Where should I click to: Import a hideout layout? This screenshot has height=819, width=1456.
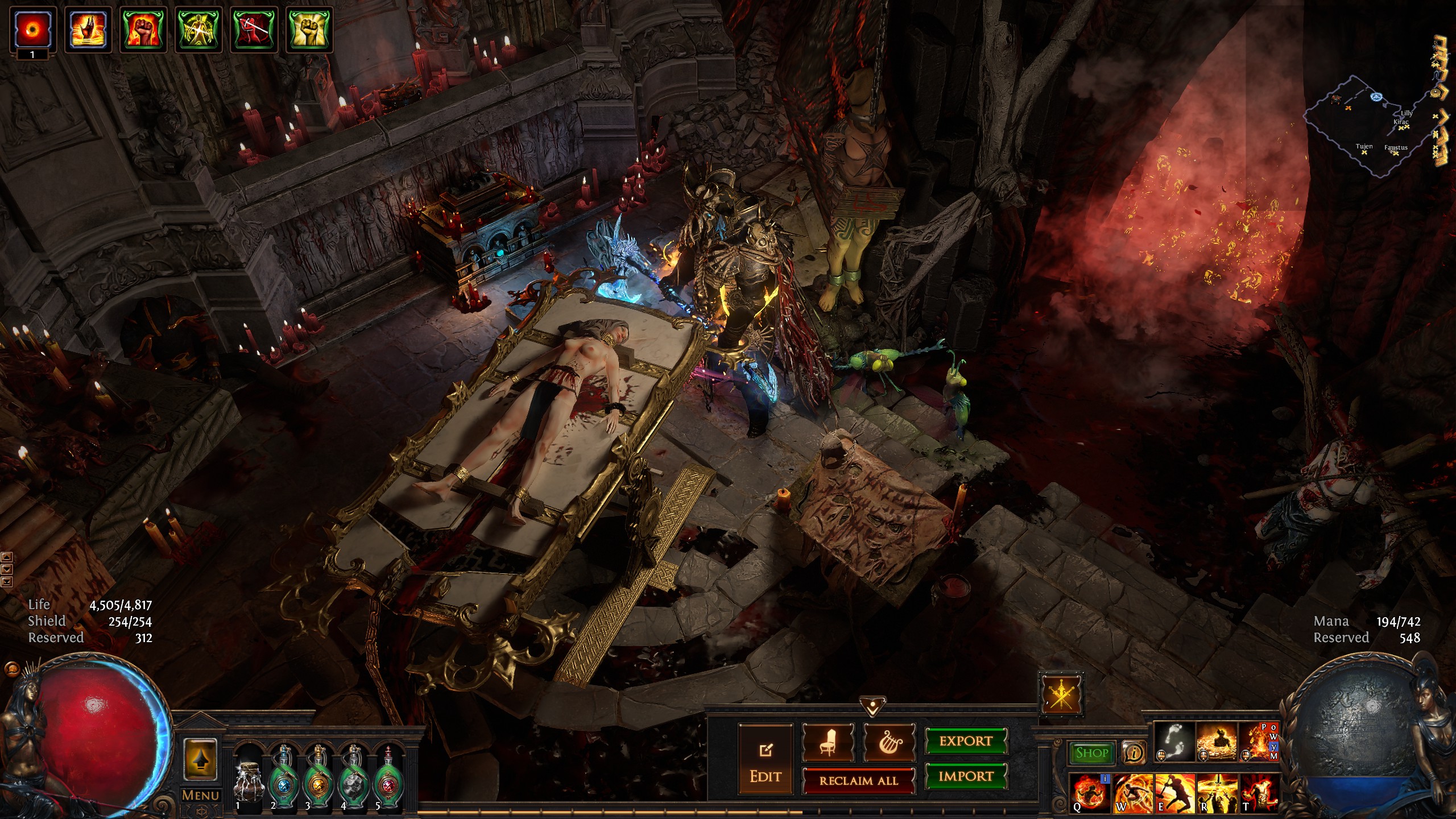[965, 776]
